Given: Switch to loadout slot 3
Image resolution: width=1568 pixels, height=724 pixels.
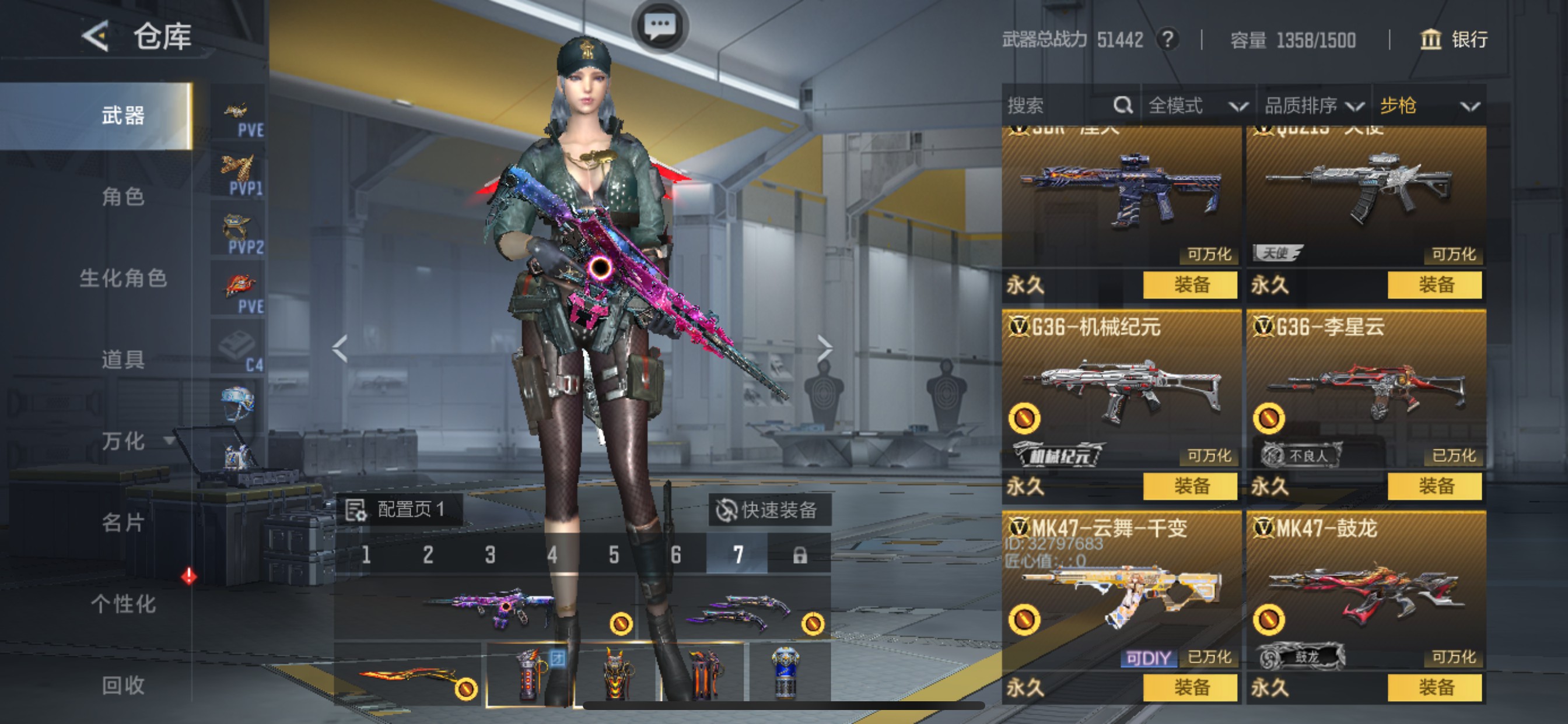Looking at the screenshot, I should 490,554.
